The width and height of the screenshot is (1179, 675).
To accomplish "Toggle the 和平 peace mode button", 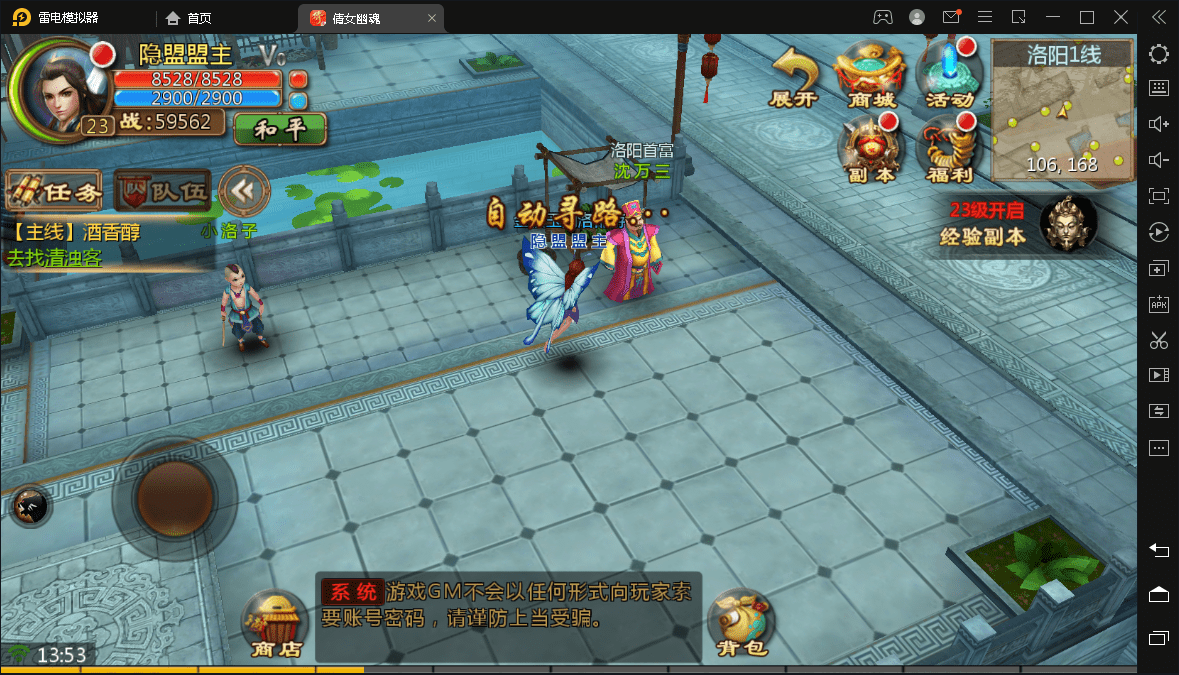I will (x=280, y=129).
